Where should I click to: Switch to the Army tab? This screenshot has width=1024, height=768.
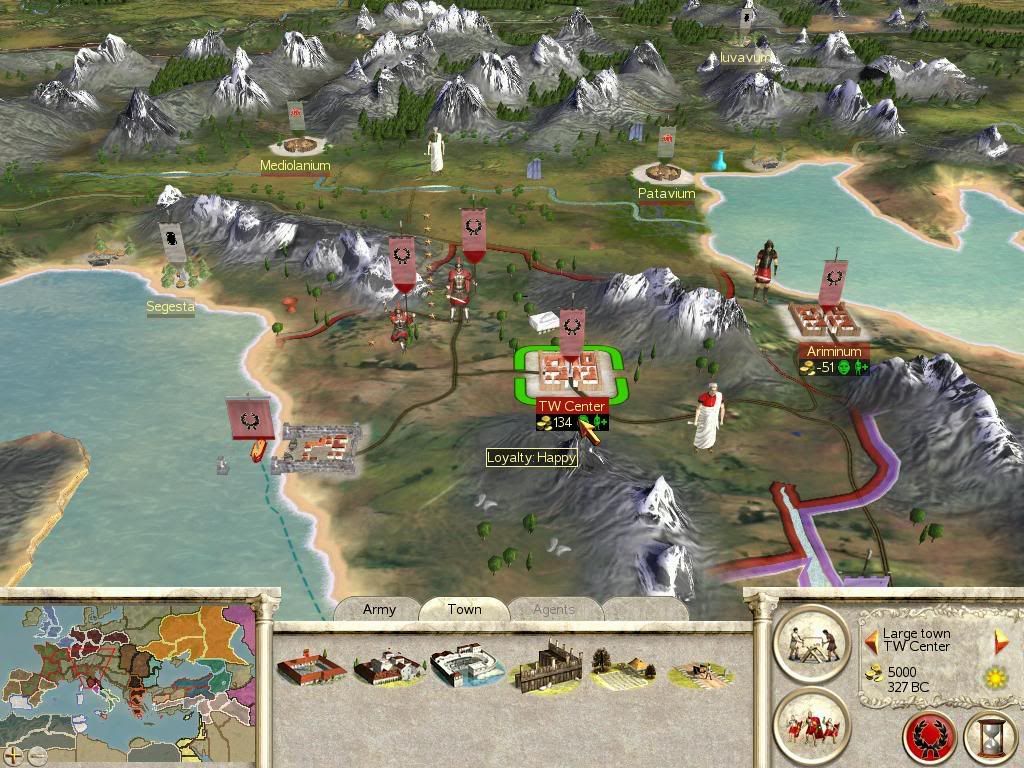[379, 609]
